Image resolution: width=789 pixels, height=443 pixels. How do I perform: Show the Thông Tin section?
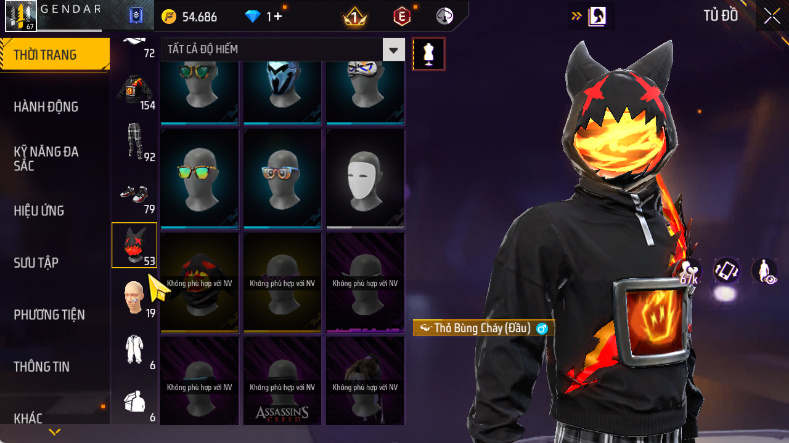tap(42, 367)
